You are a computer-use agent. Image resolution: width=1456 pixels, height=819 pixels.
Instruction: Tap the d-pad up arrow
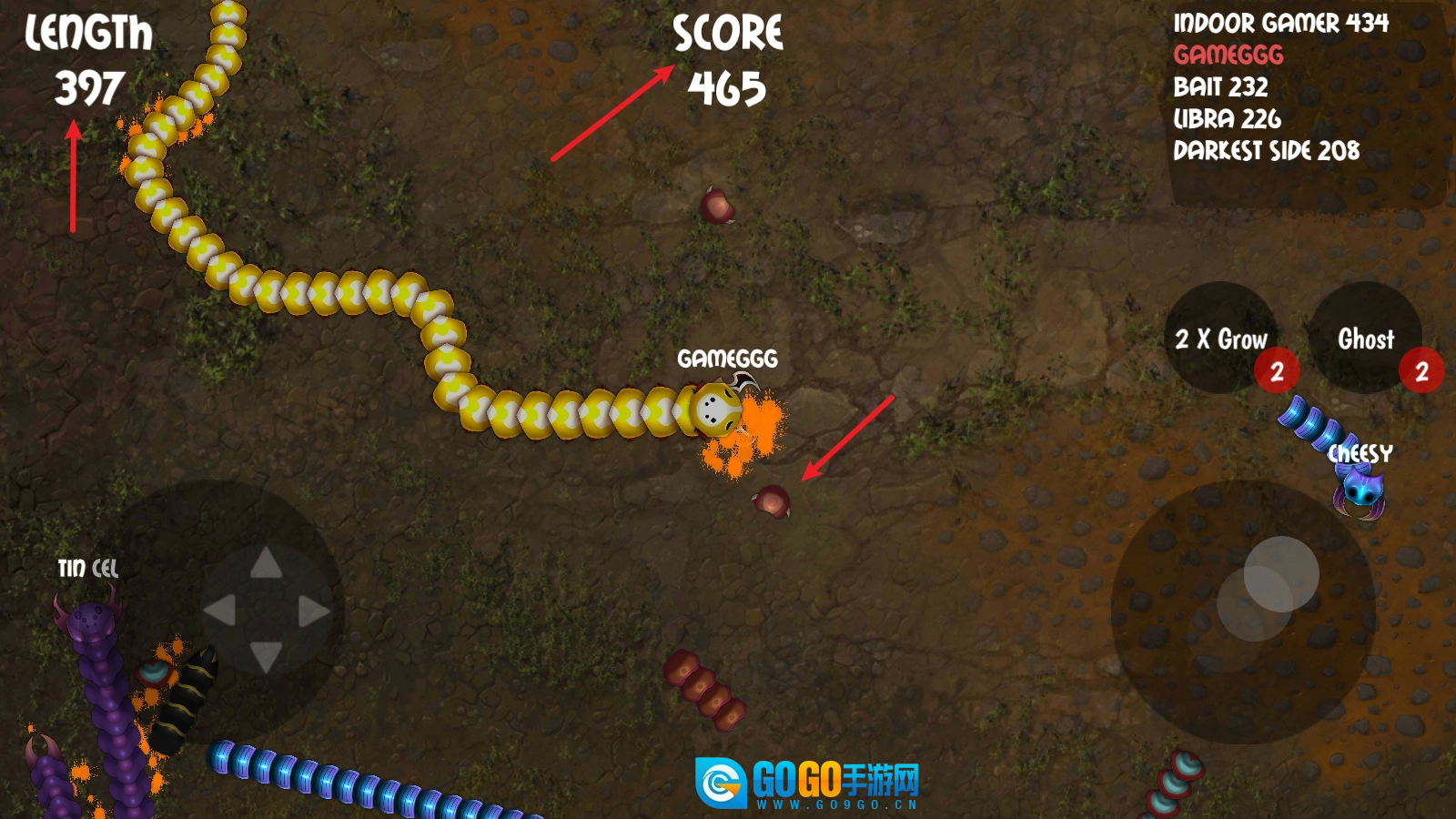[266, 564]
